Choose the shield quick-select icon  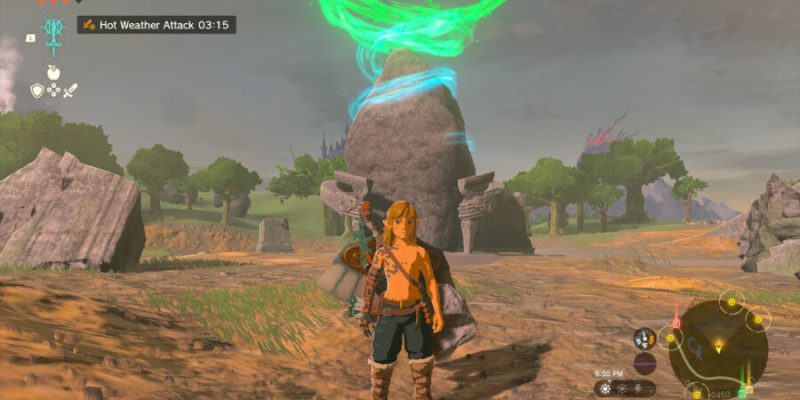(37, 91)
